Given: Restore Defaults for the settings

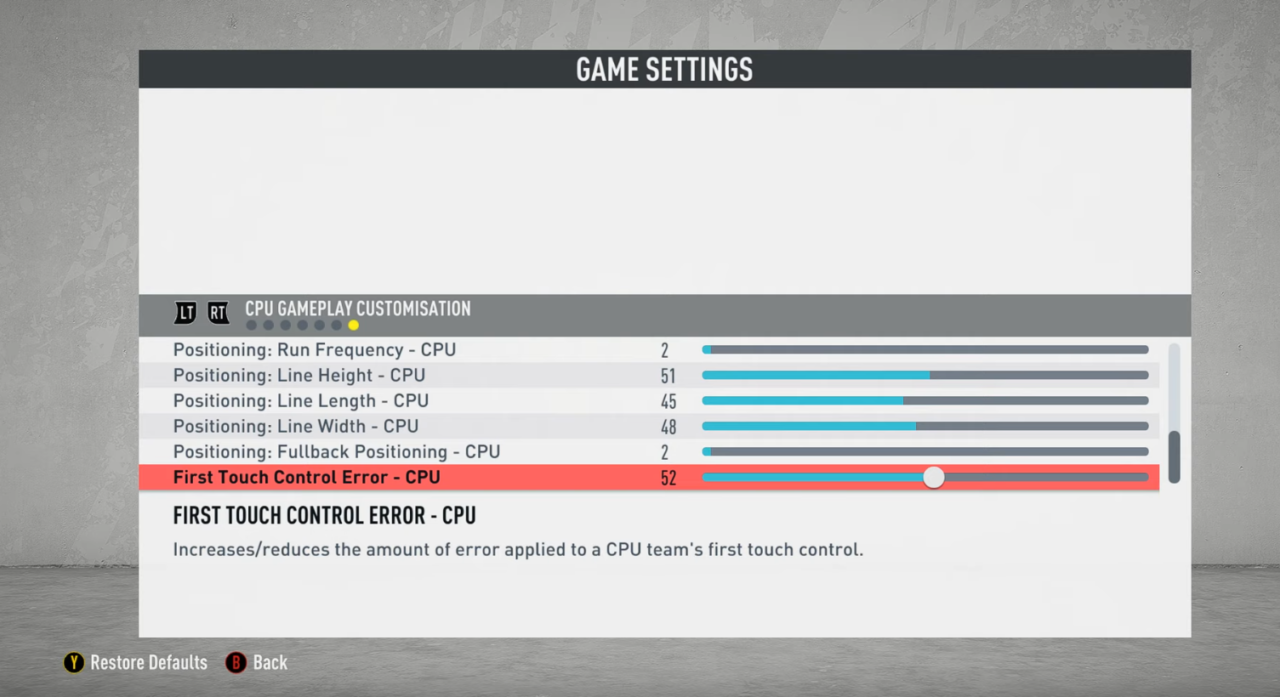Looking at the screenshot, I should tap(136, 663).
